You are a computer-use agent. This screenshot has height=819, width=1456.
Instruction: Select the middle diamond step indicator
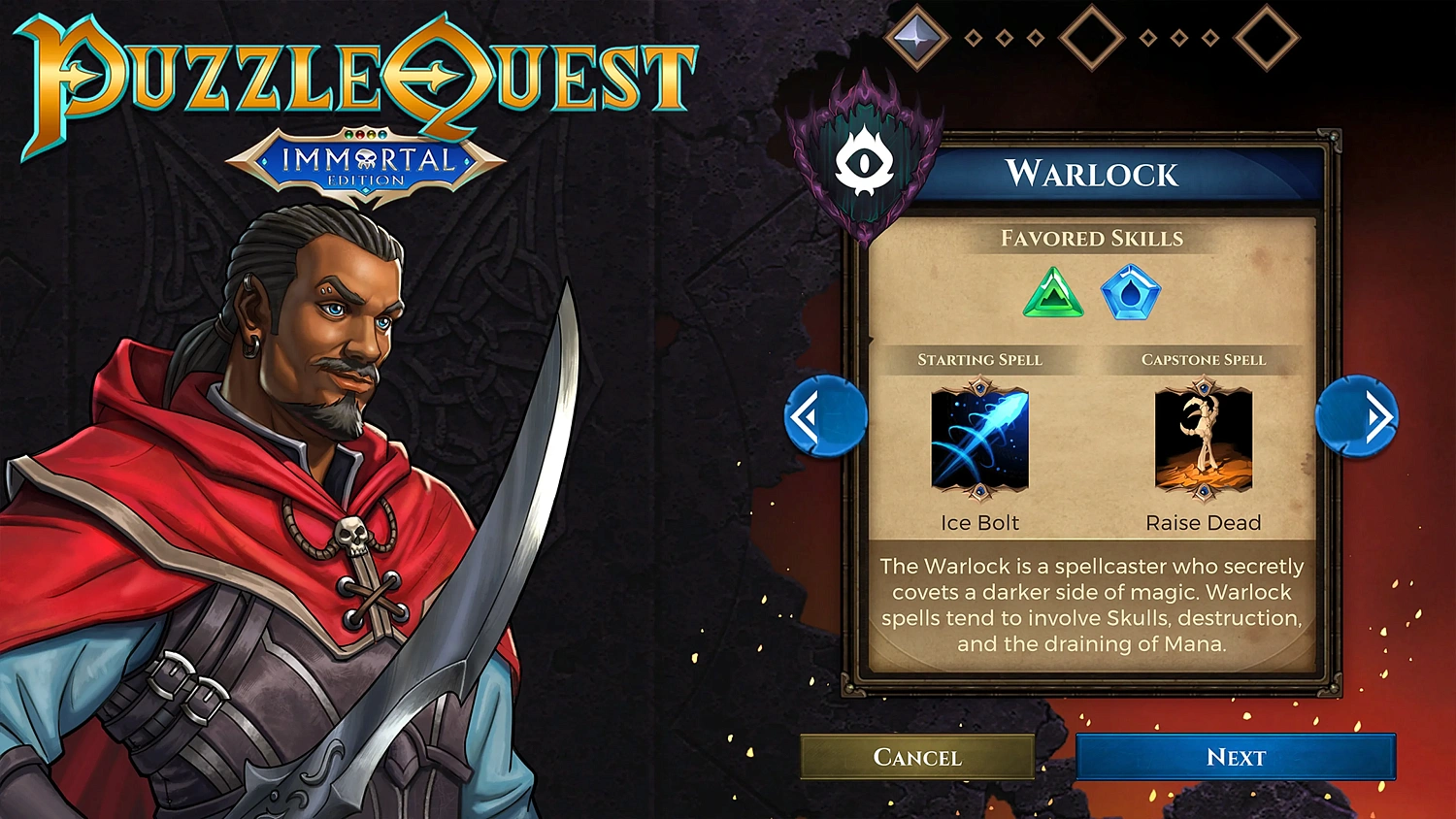[x=1092, y=39]
